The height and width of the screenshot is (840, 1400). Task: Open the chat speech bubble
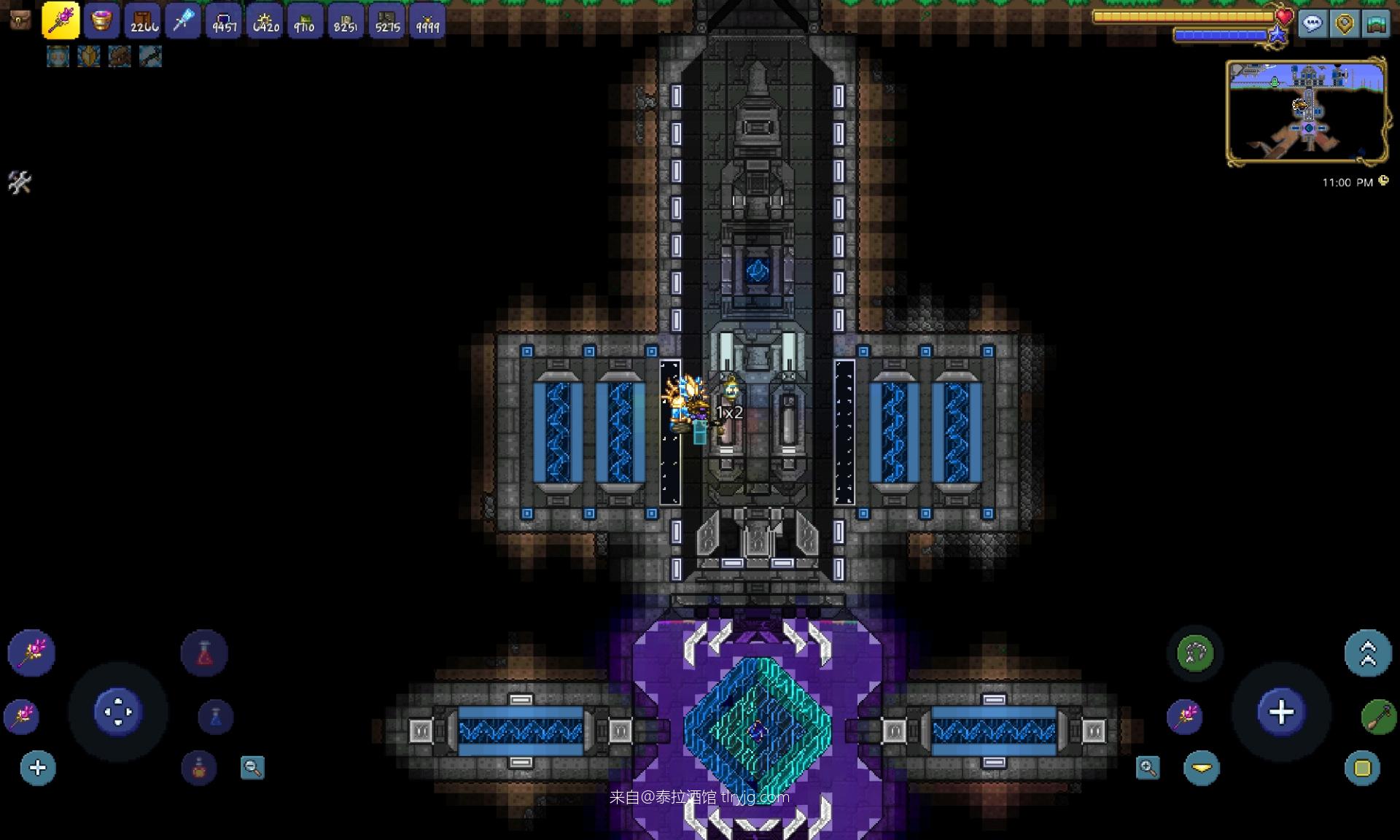coord(1312,24)
